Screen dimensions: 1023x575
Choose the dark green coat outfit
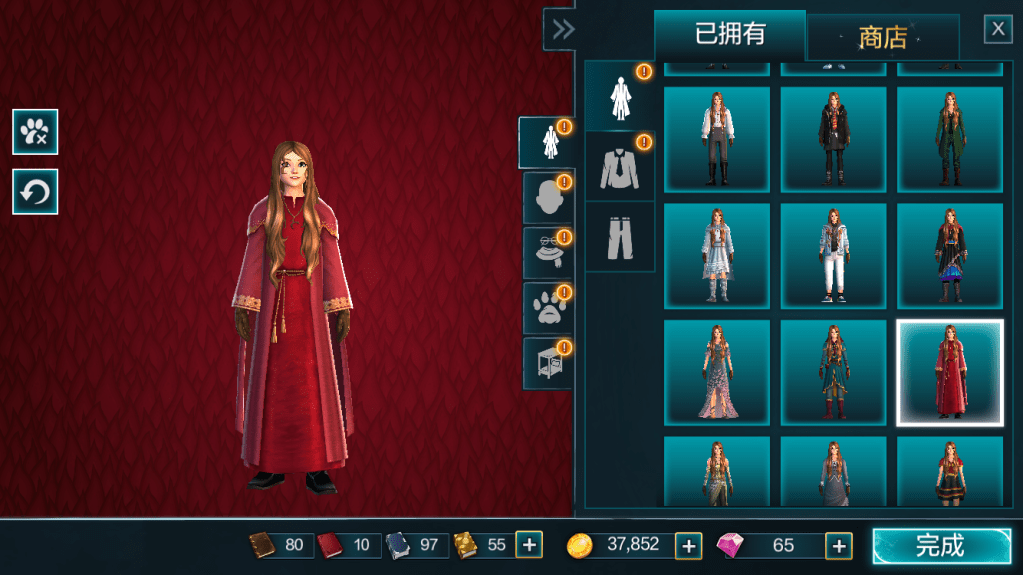[950, 139]
